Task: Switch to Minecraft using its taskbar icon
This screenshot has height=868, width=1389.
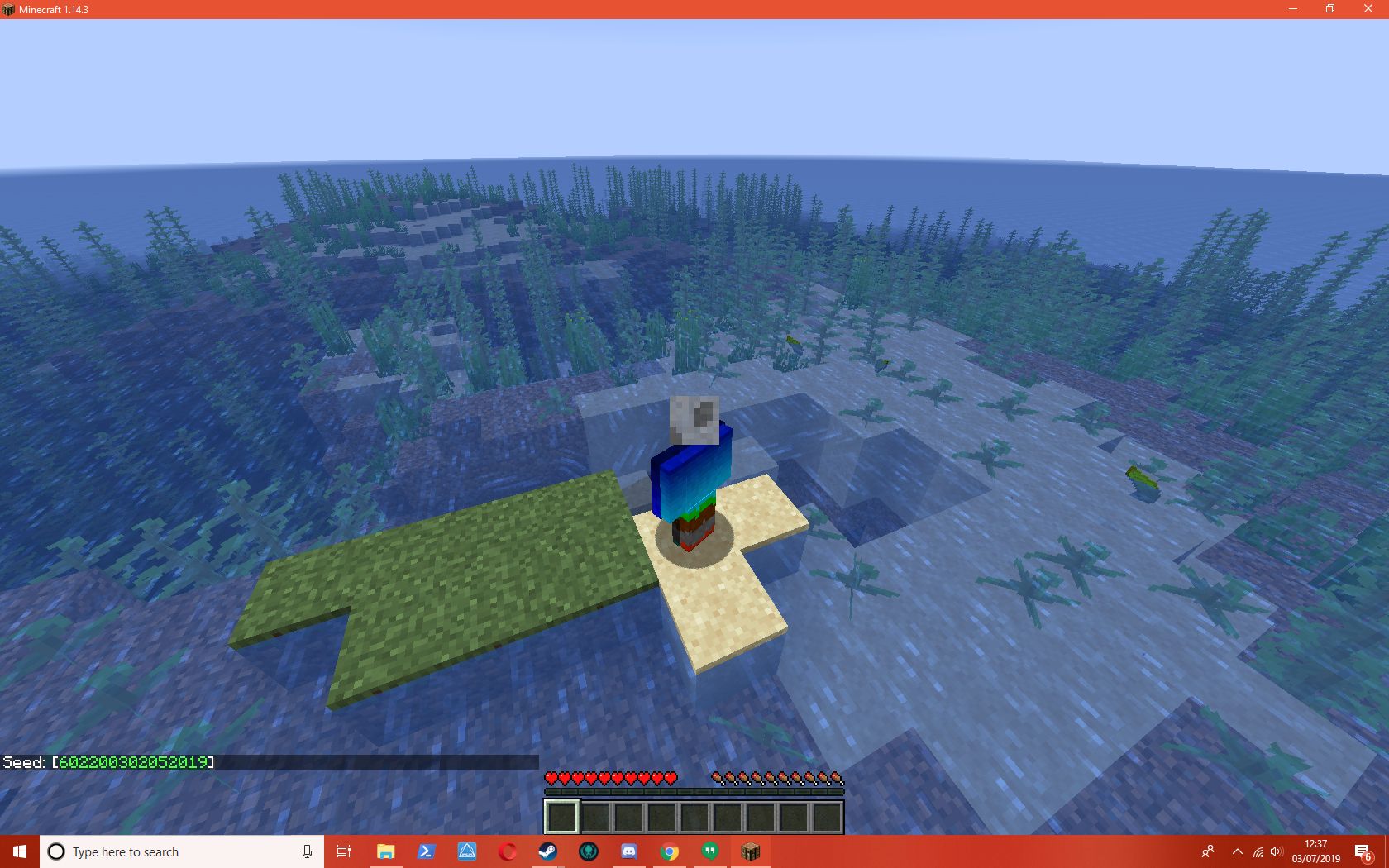Action: [x=749, y=851]
